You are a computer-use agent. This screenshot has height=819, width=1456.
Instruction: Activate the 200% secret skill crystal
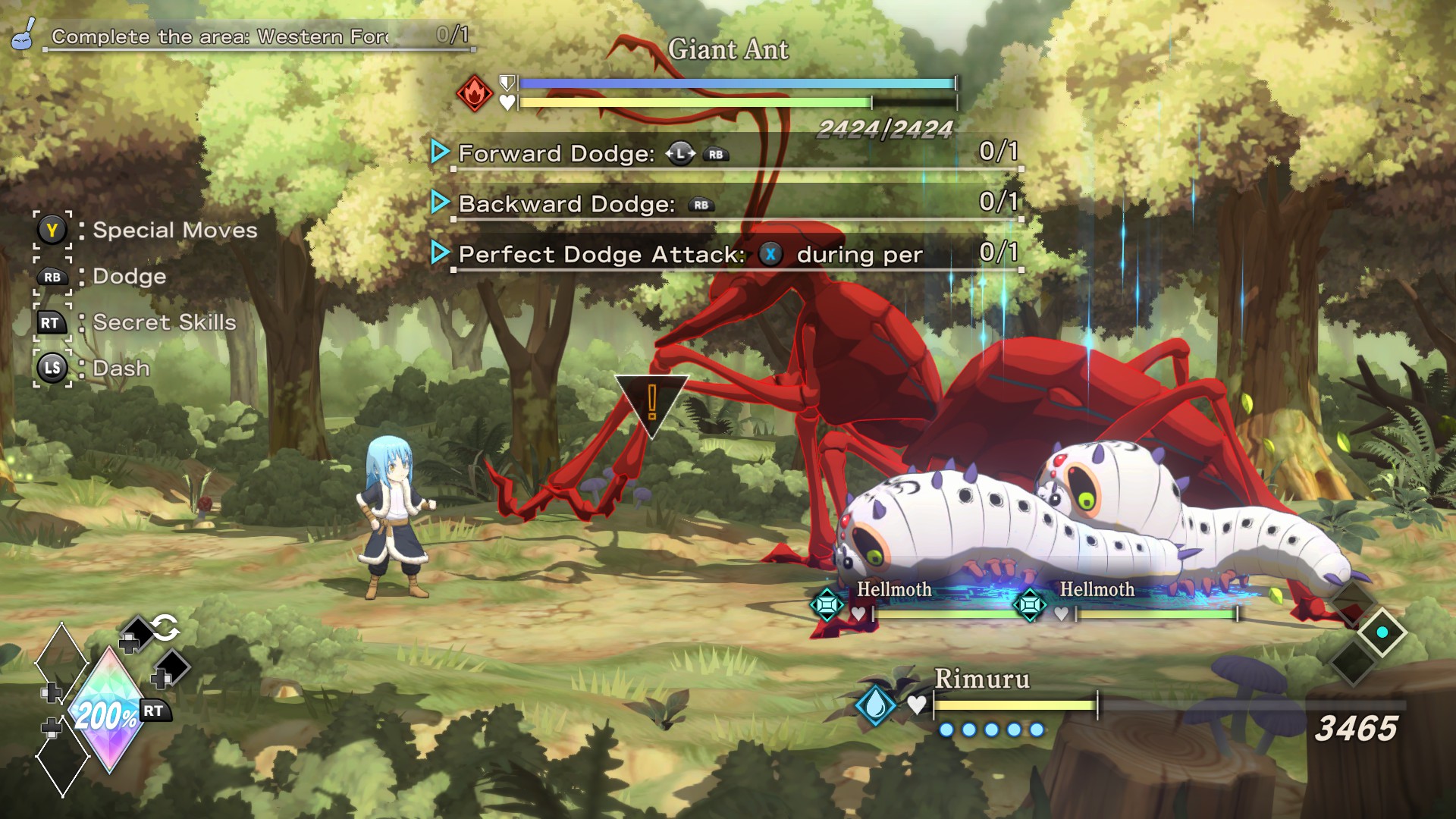pos(106,713)
